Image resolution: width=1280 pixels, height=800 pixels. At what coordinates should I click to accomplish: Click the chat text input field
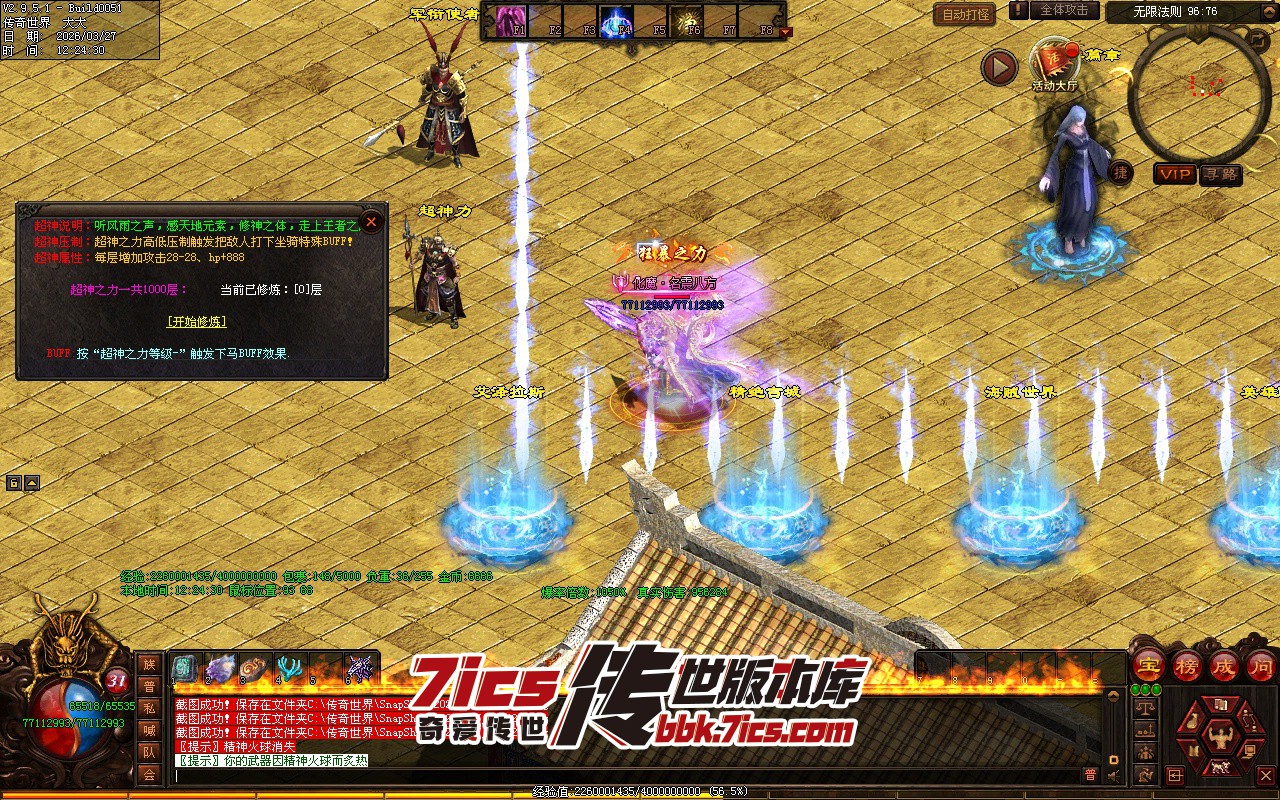(x=620, y=775)
